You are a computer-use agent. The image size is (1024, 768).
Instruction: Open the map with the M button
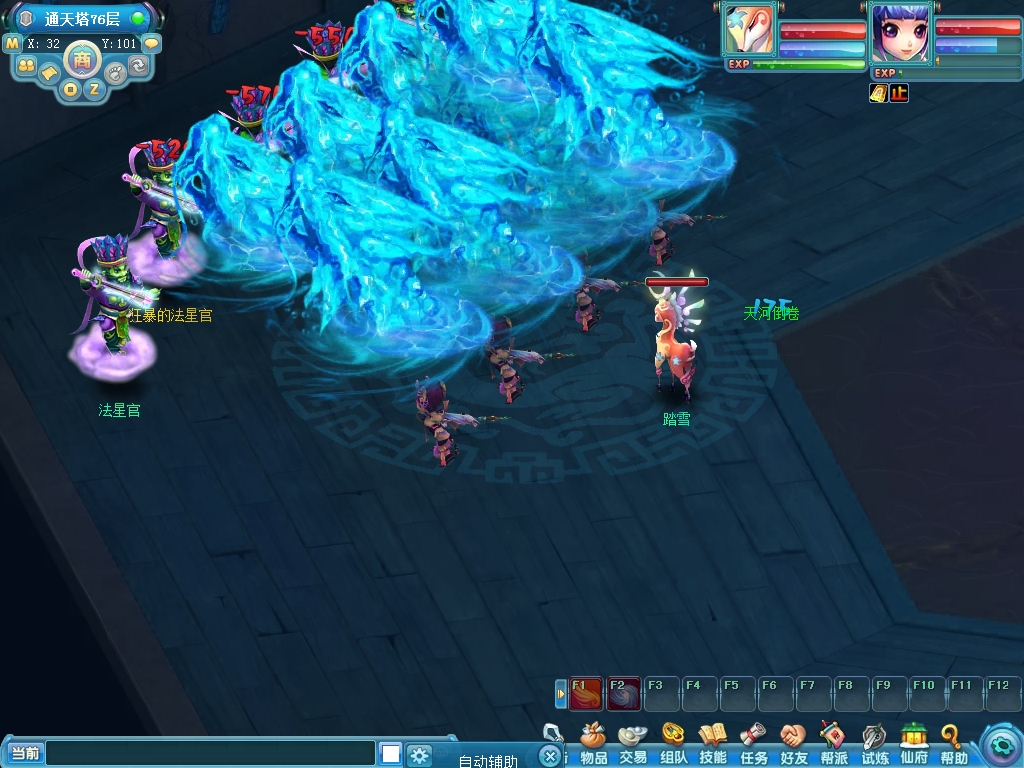coord(13,44)
